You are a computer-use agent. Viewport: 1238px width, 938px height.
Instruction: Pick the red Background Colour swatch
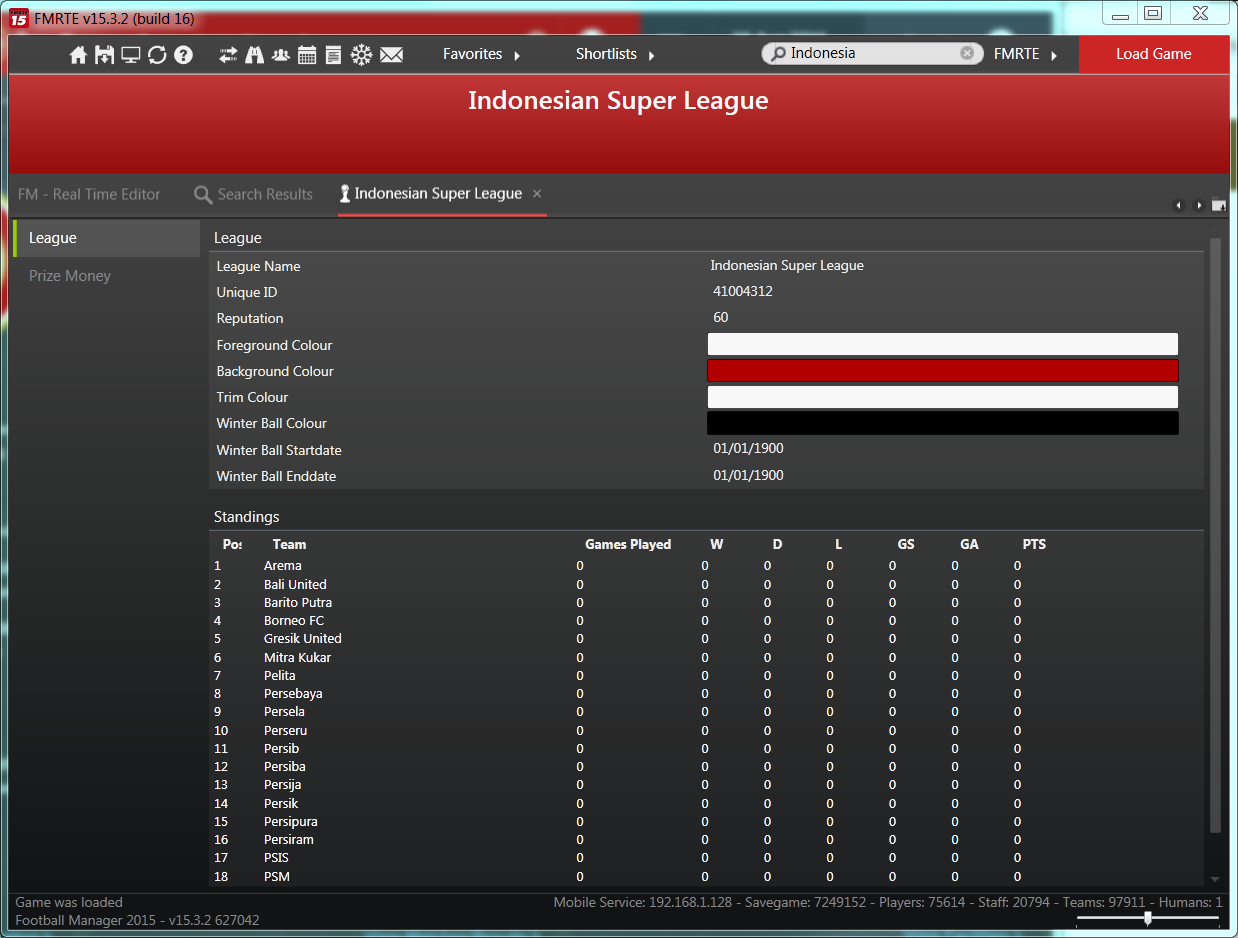[942, 371]
